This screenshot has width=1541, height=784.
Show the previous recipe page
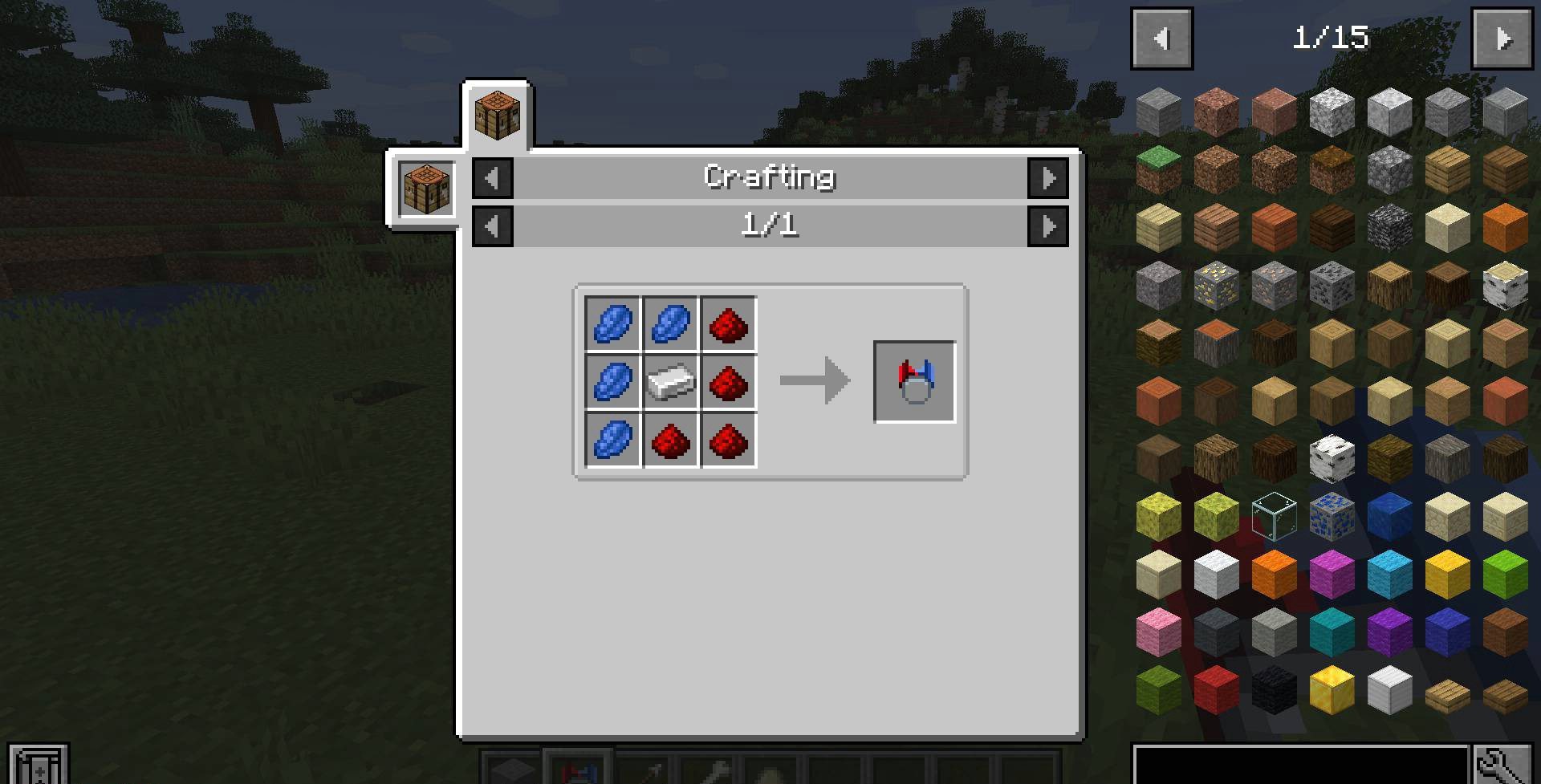493,226
